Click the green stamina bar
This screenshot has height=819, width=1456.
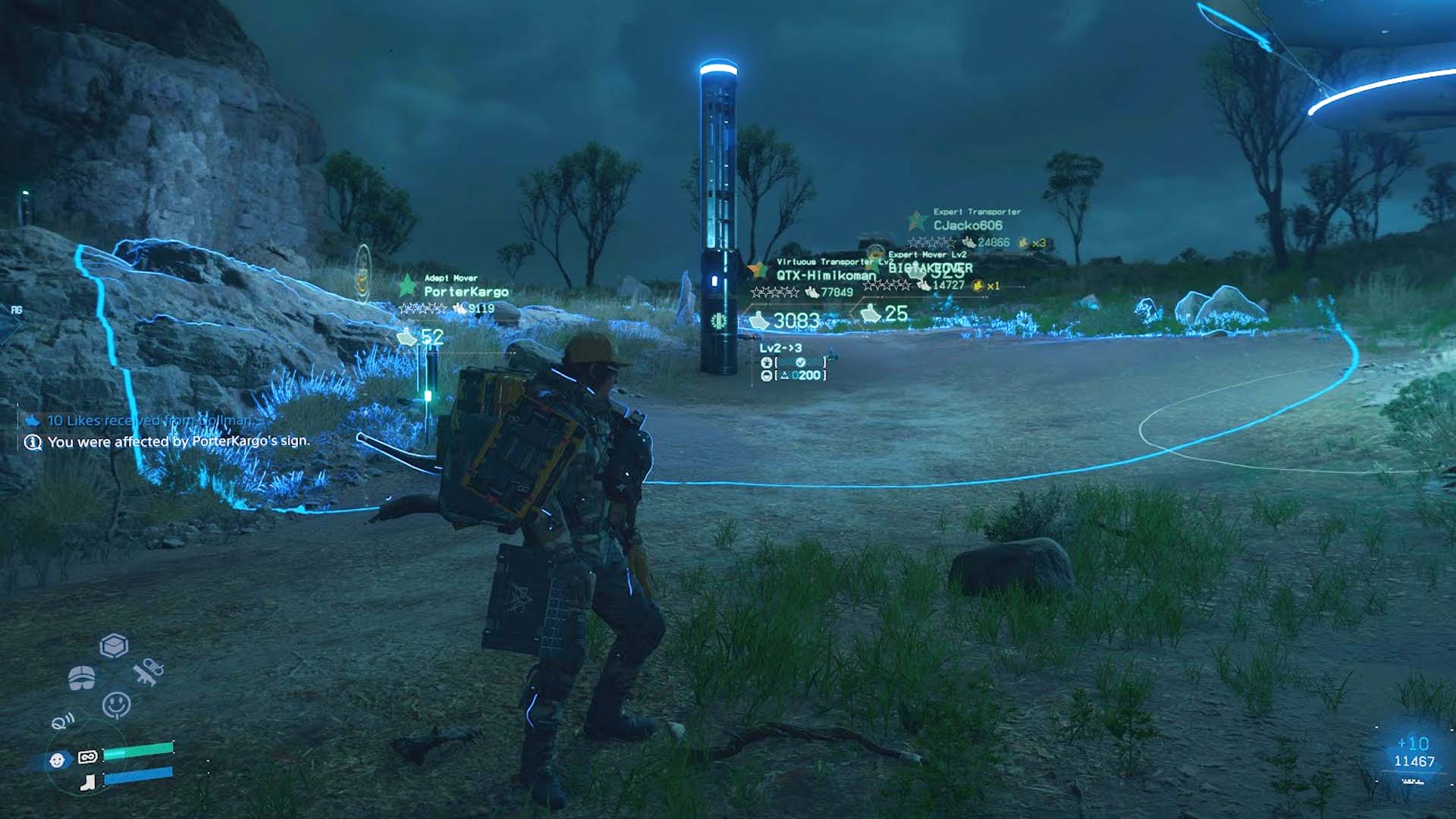[139, 751]
